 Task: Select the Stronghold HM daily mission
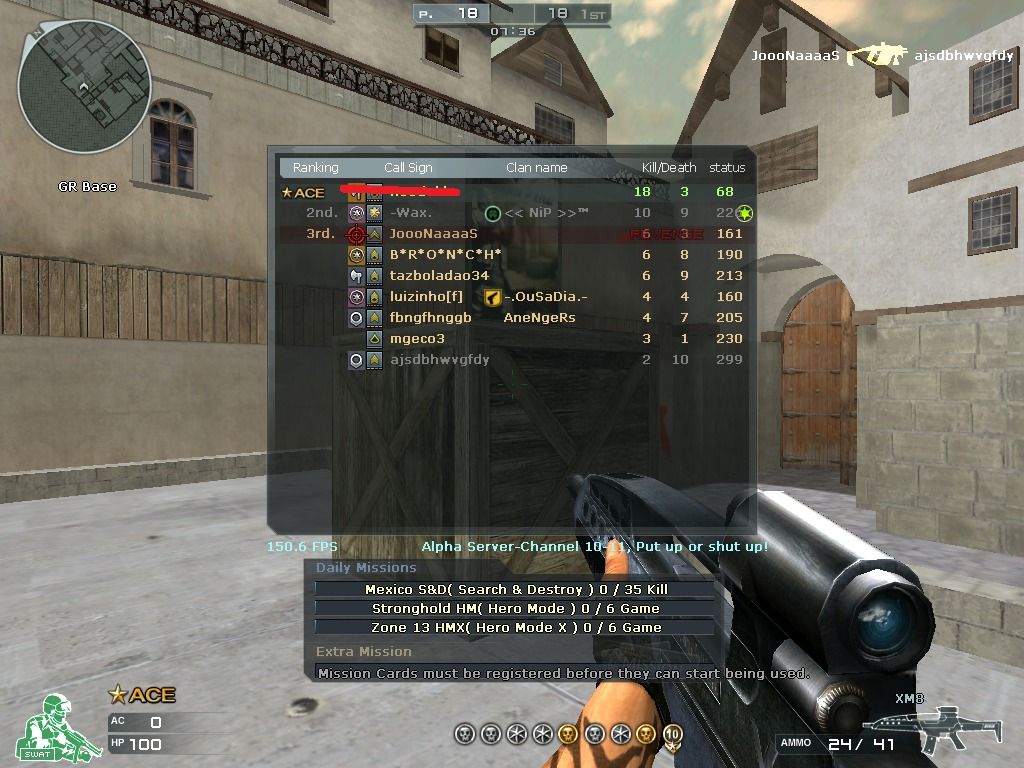pos(514,609)
